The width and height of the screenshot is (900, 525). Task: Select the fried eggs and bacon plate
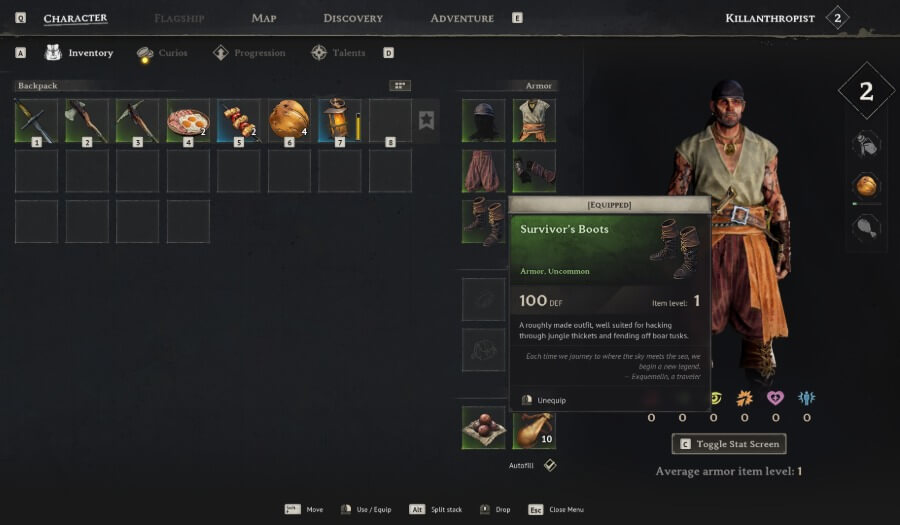tap(188, 120)
